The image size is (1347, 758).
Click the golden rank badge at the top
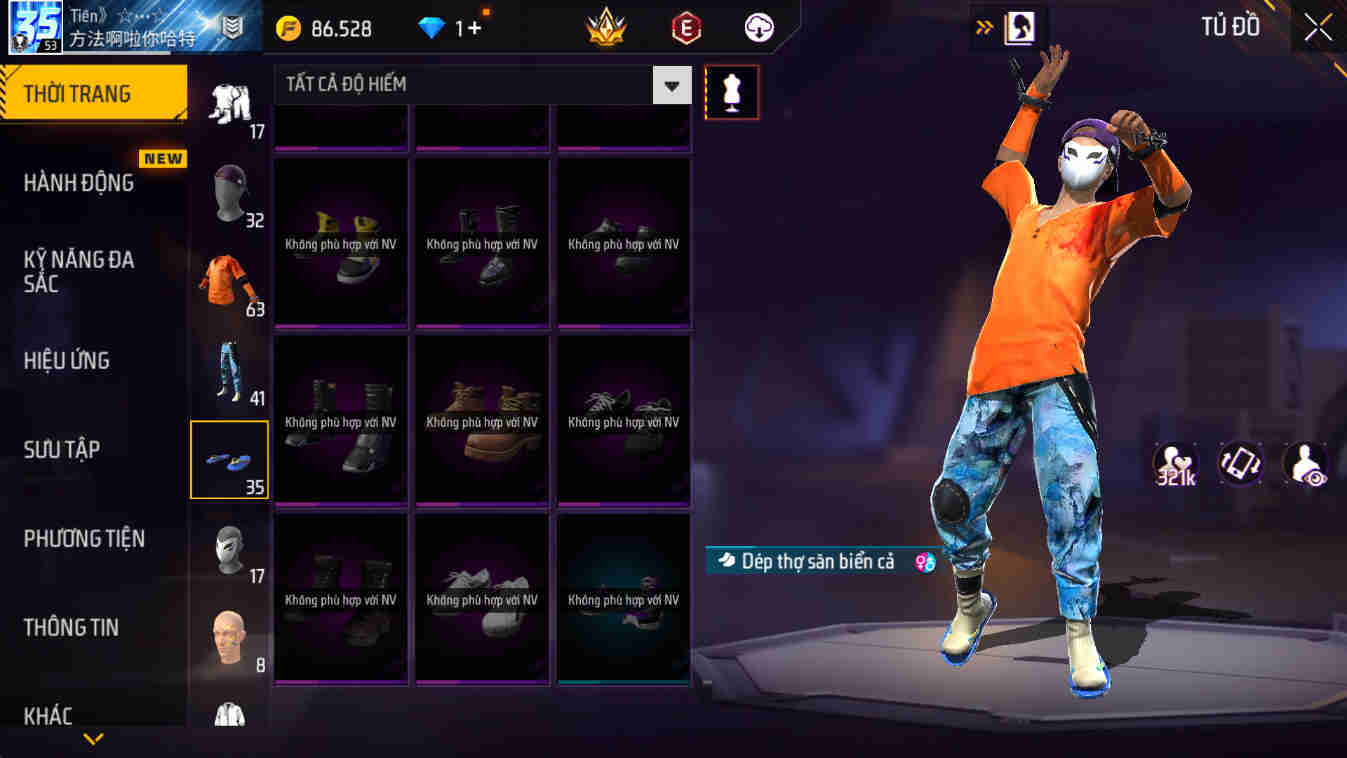[608, 27]
